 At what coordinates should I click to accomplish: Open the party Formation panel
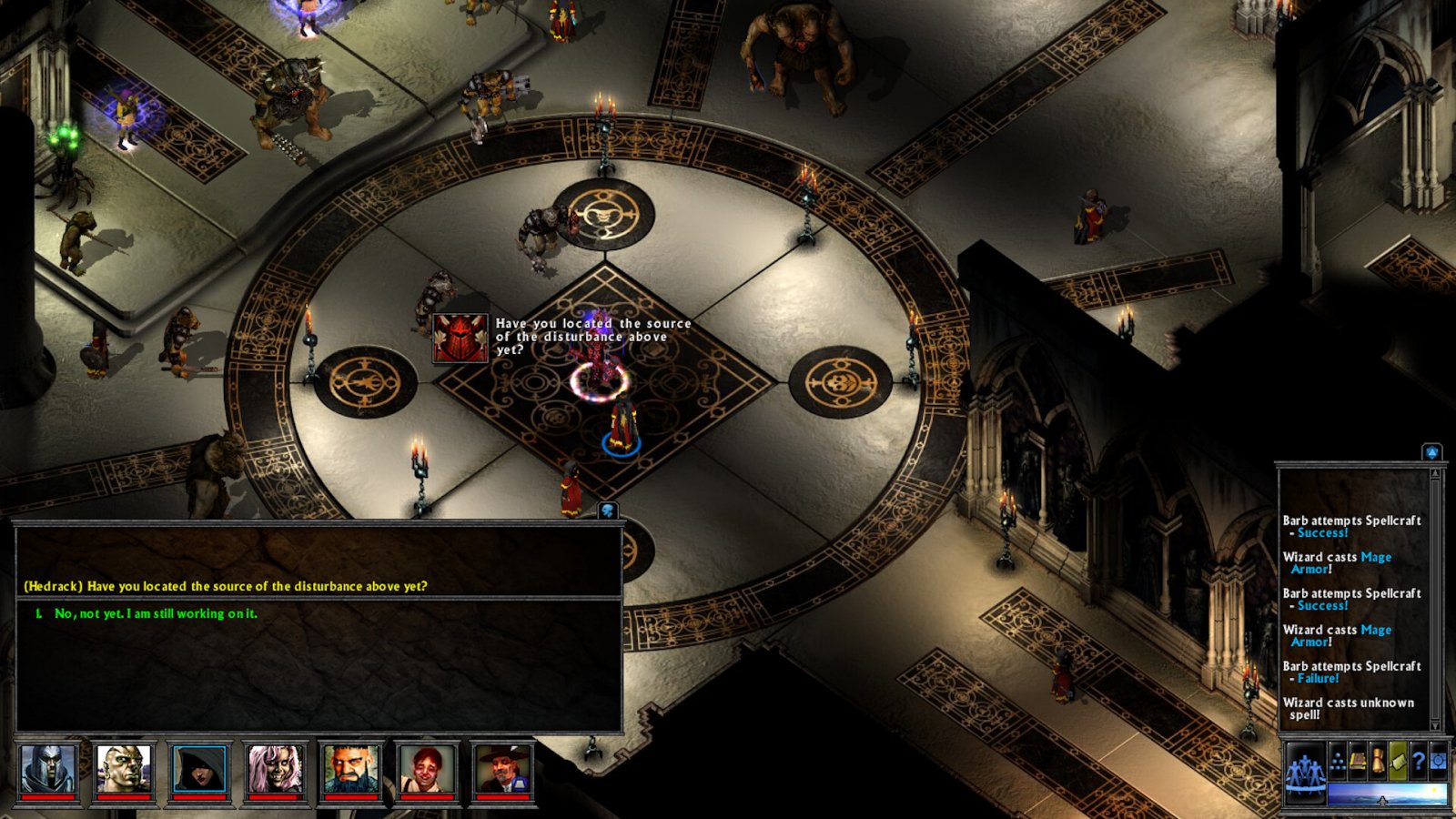(1338, 763)
